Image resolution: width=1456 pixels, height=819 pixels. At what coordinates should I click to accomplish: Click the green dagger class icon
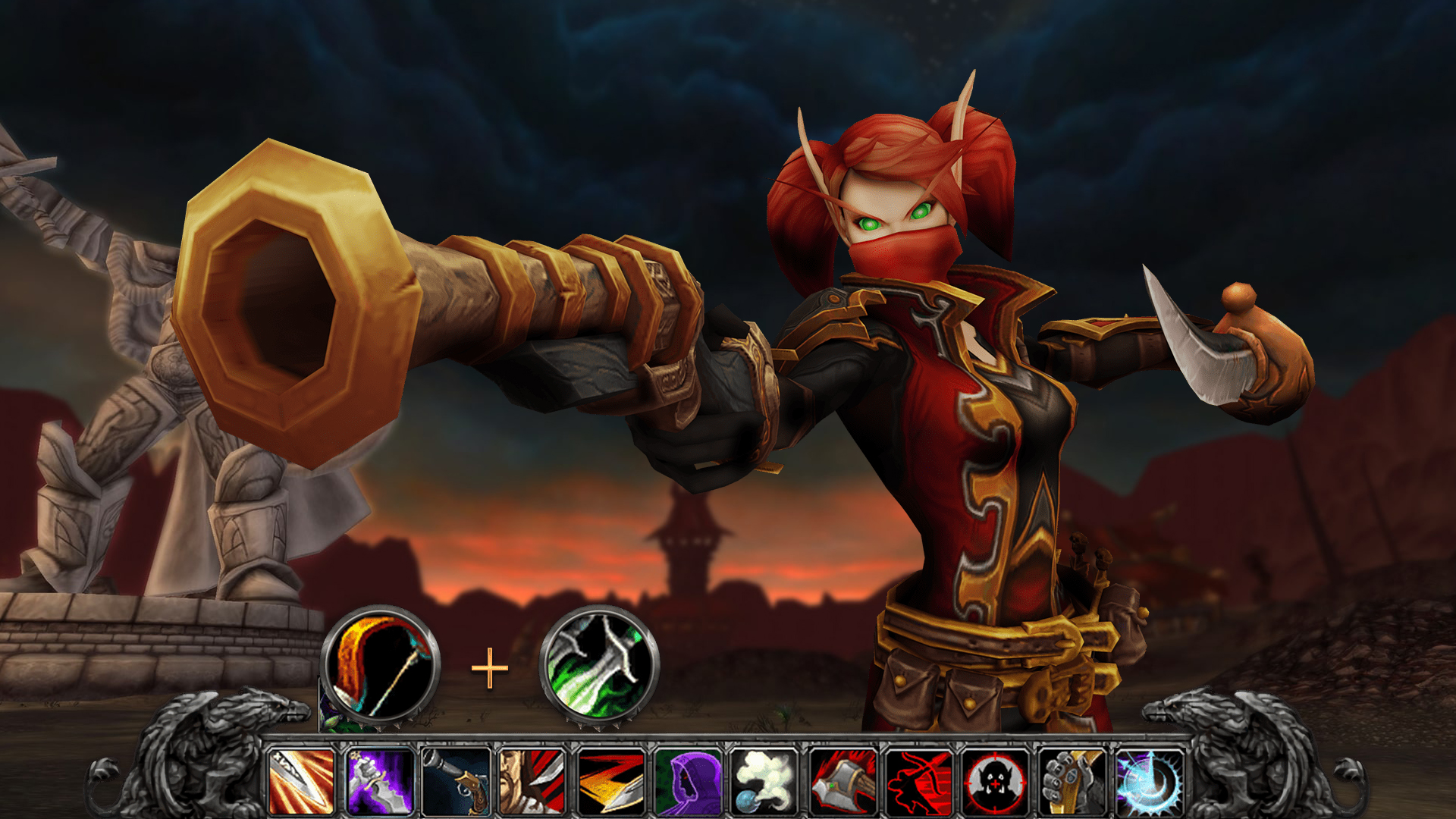tap(598, 667)
